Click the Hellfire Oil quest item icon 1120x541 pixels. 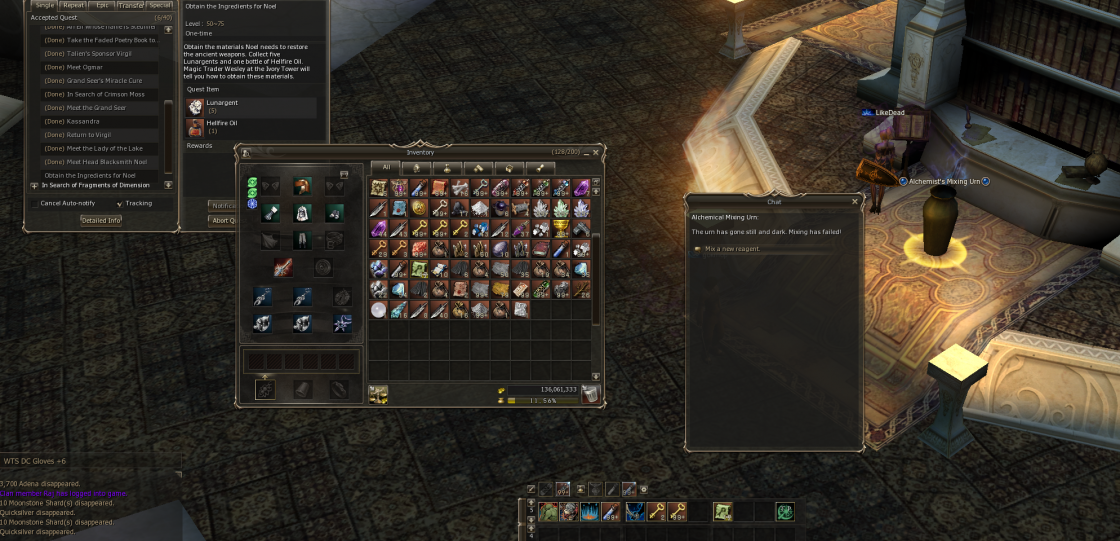(x=195, y=126)
